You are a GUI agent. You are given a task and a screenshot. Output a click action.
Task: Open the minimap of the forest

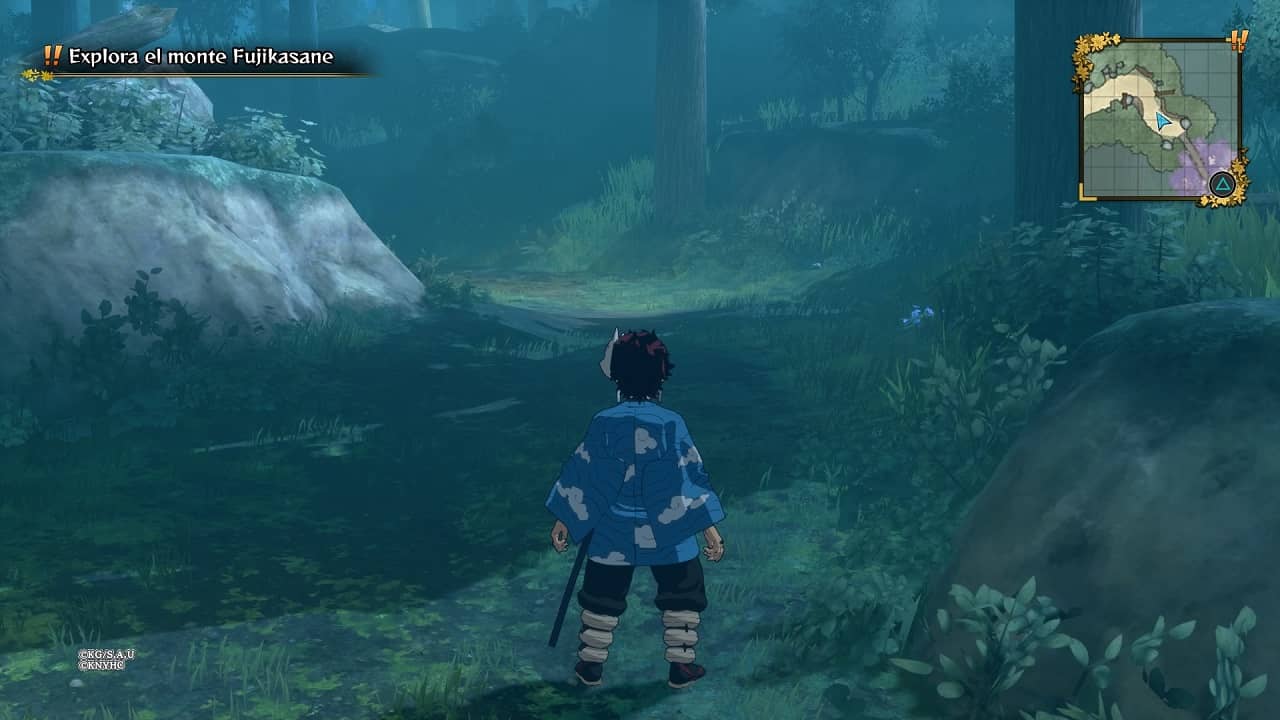(1160, 120)
